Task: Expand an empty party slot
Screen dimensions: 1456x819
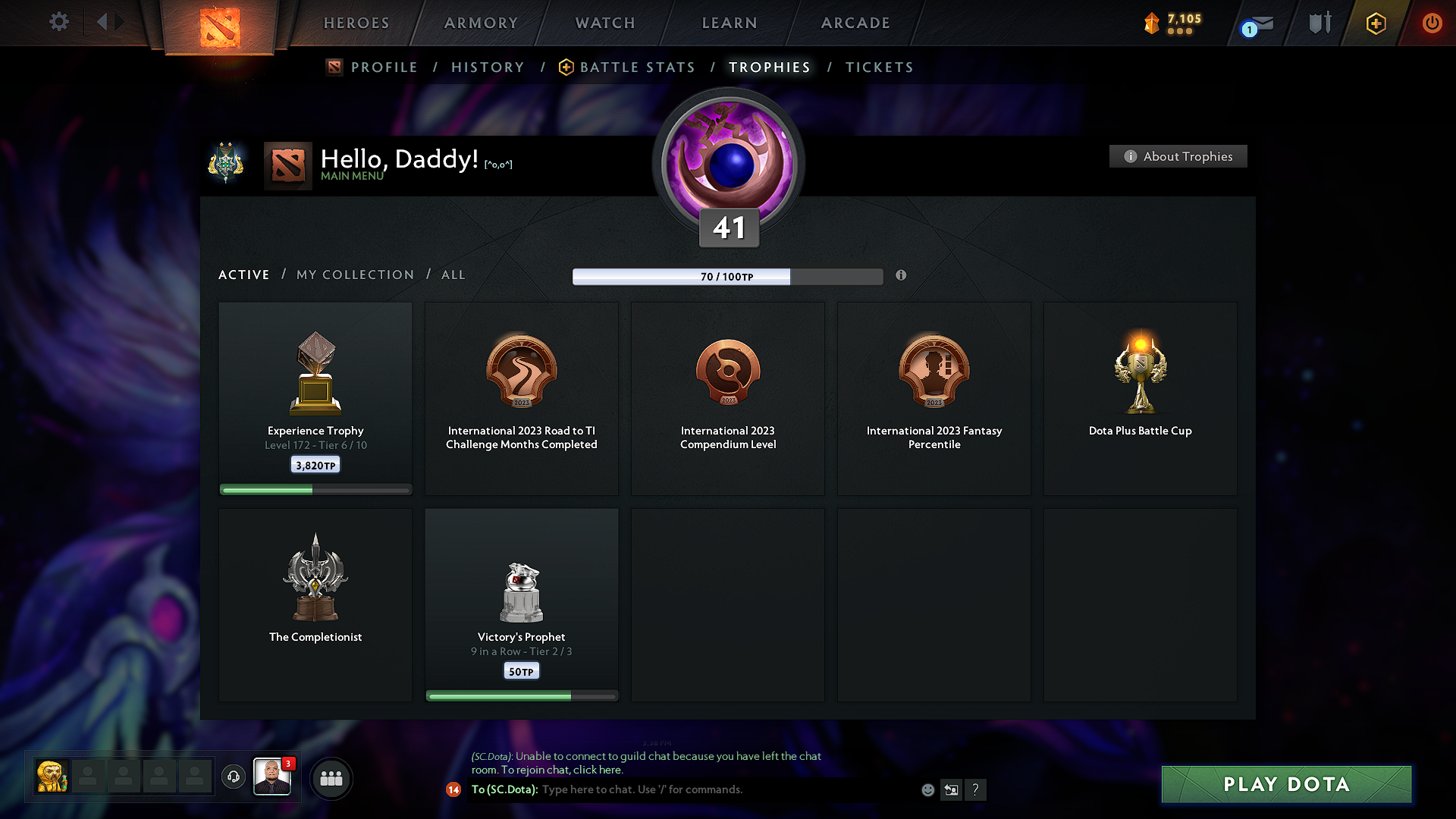Action: [x=87, y=777]
